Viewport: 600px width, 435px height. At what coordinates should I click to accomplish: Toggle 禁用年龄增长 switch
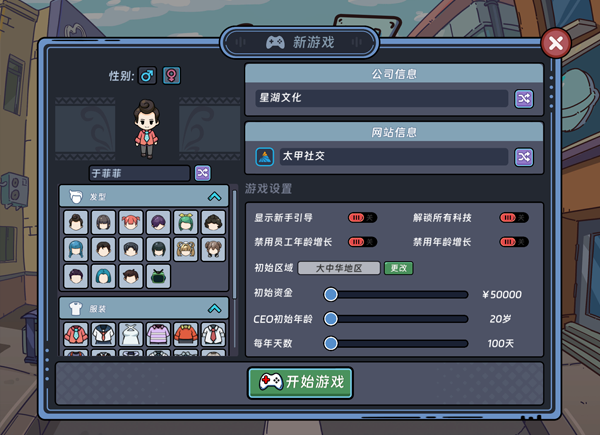pyautogui.click(x=513, y=242)
